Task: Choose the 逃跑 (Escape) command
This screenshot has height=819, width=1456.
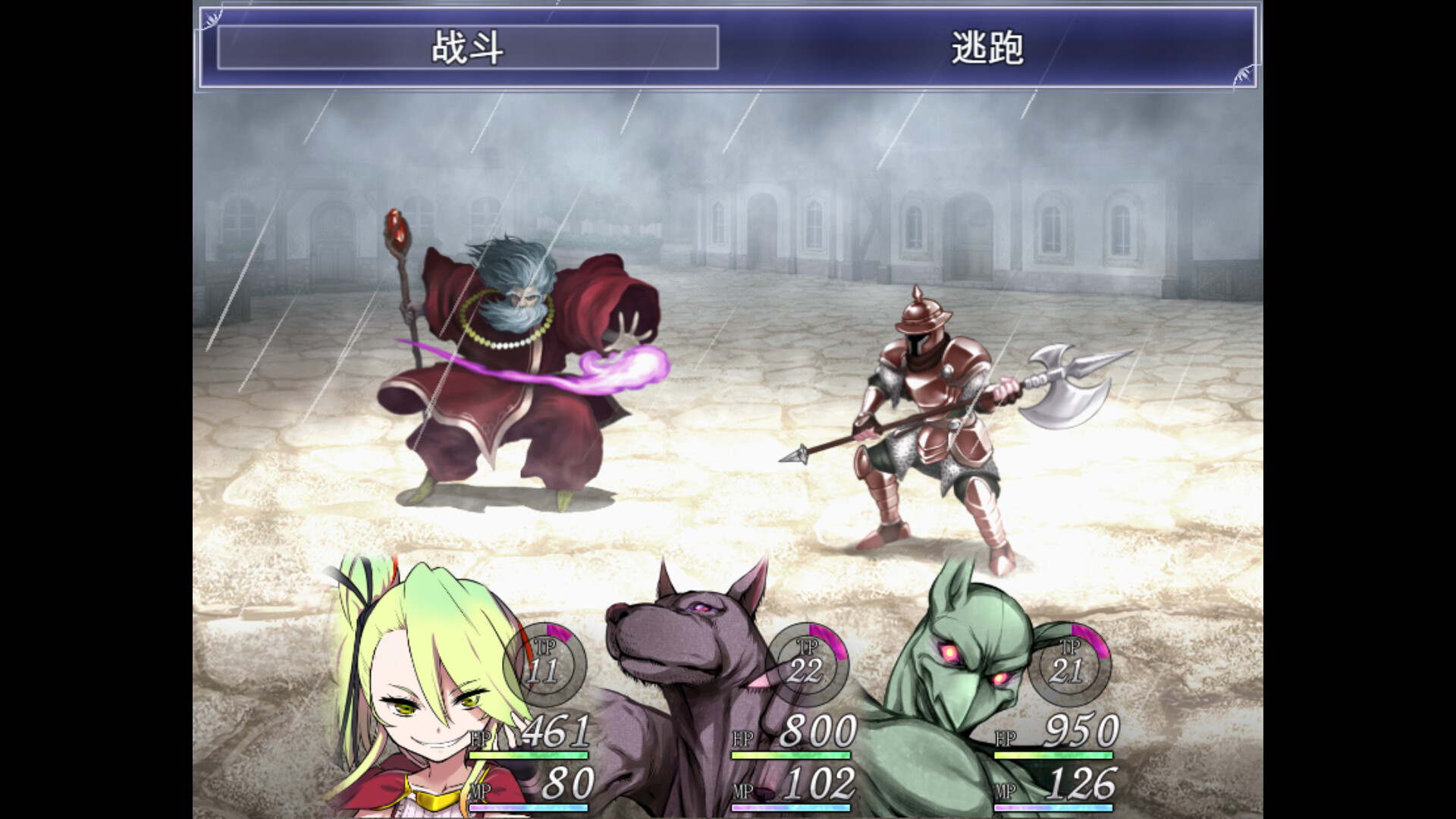Action: click(x=987, y=48)
